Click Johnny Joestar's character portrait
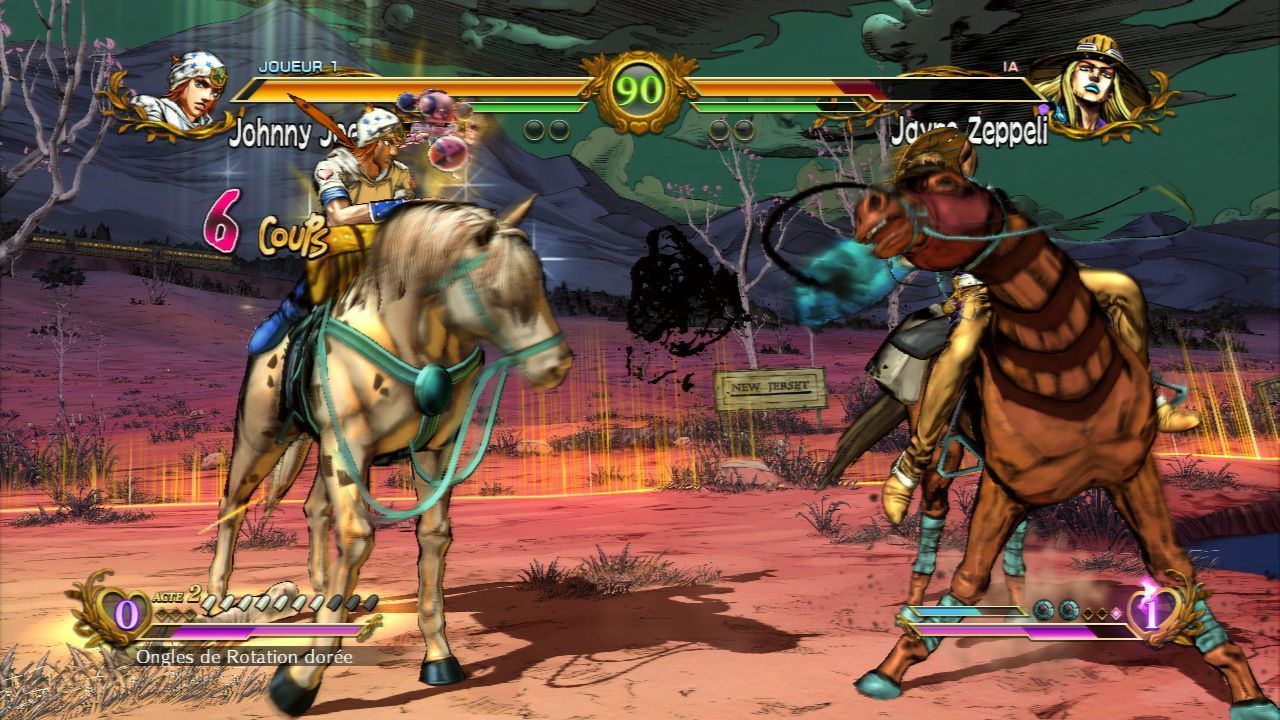The height and width of the screenshot is (720, 1280). pos(188,93)
